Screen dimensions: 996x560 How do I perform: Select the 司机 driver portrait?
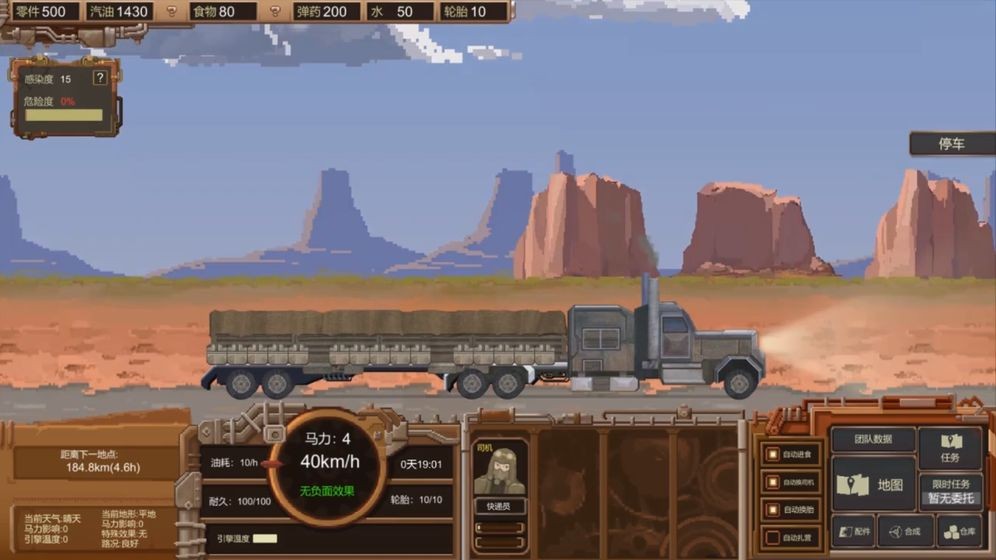coord(500,470)
